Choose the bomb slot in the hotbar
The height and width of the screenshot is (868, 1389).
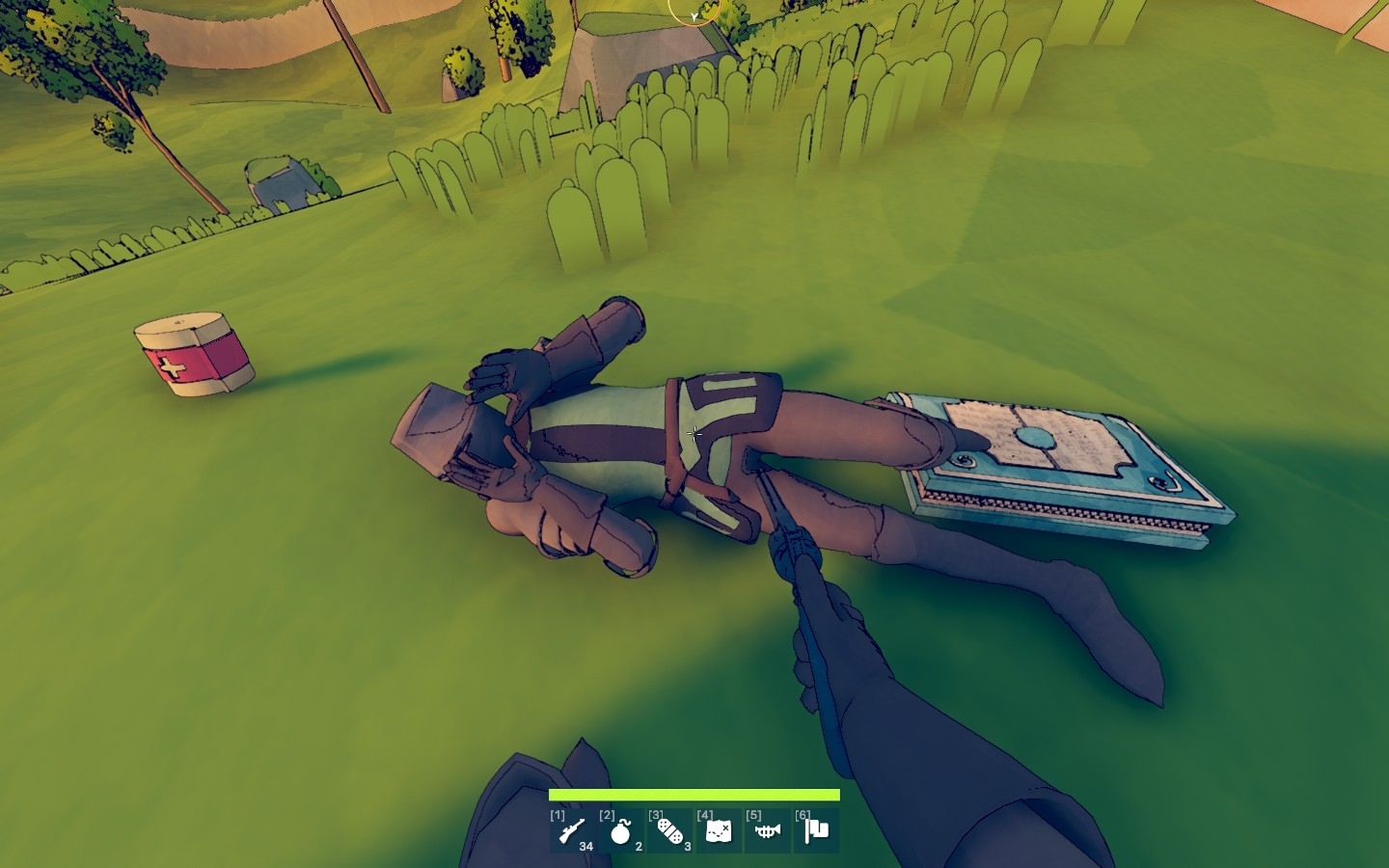pos(621,830)
